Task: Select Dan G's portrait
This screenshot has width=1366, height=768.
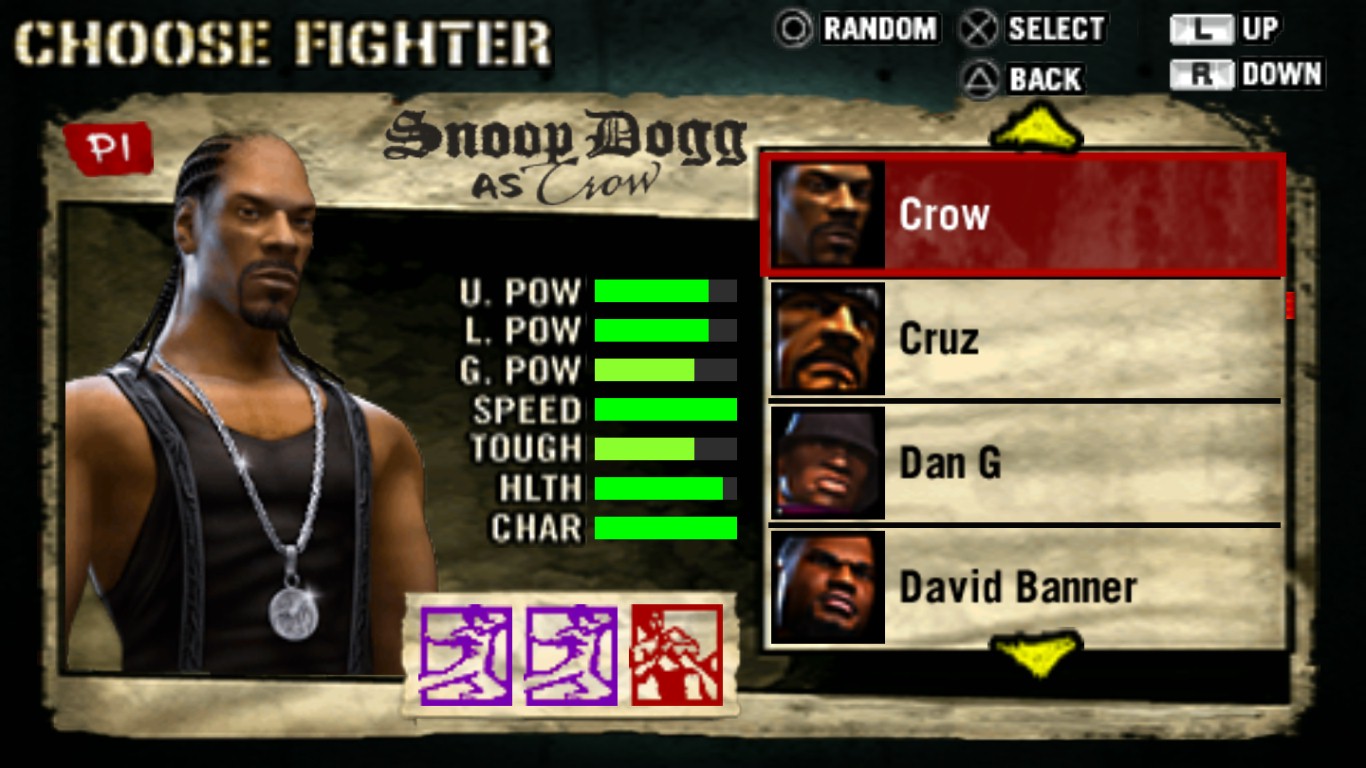Action: [824, 462]
